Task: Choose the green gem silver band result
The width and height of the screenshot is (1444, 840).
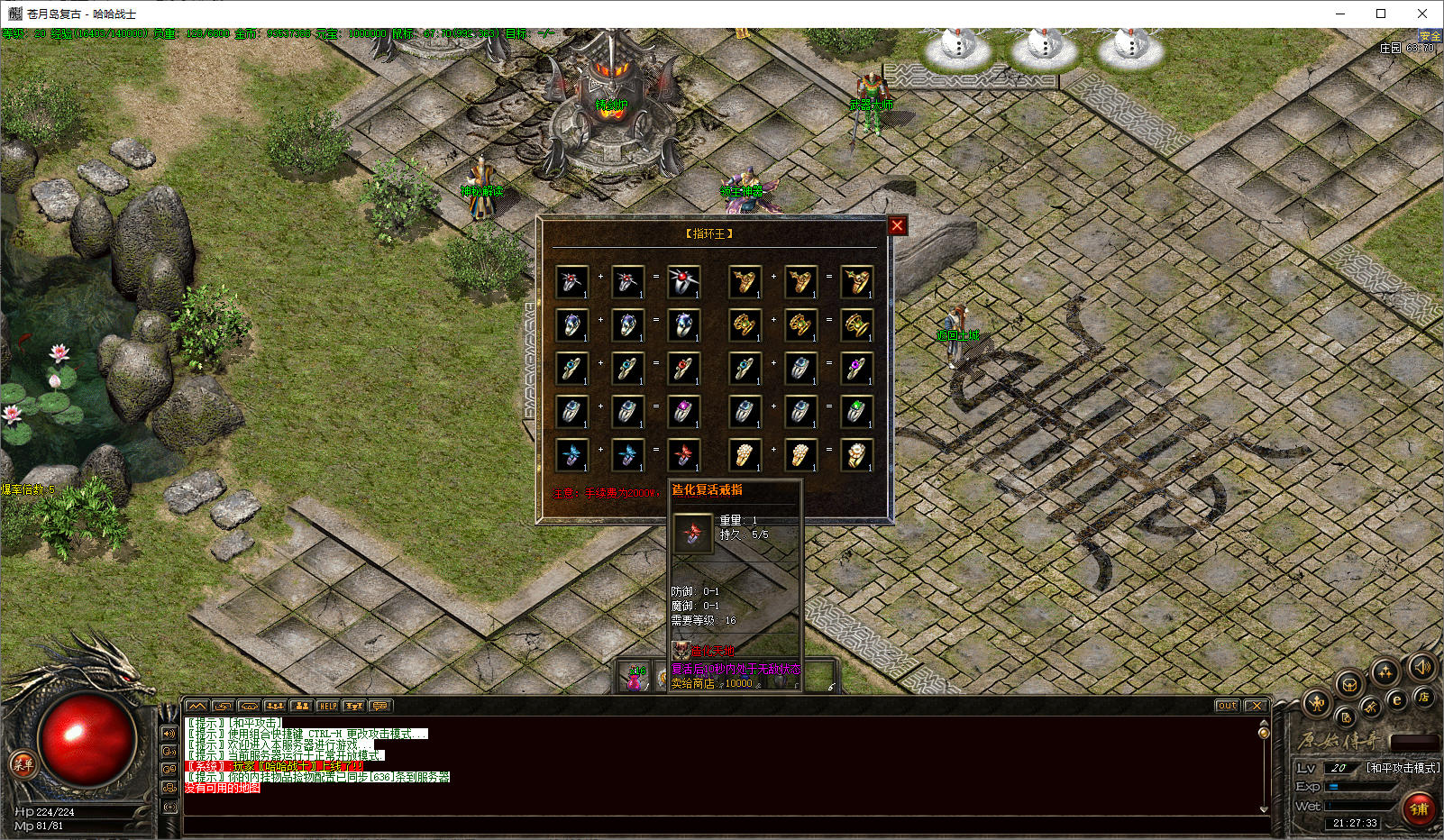Action: [856, 412]
